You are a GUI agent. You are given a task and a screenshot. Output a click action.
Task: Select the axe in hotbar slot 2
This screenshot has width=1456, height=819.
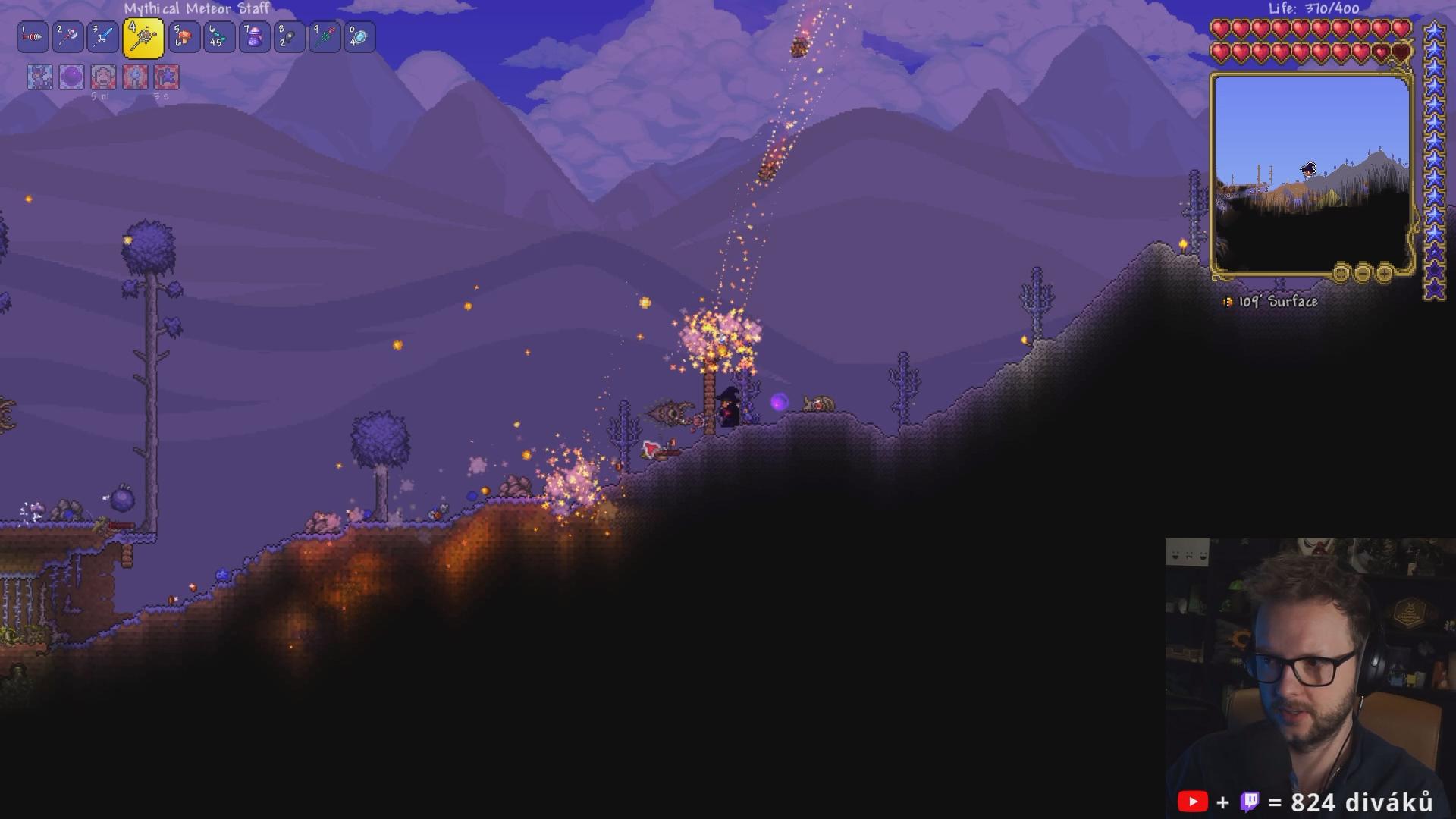pyautogui.click(x=67, y=37)
